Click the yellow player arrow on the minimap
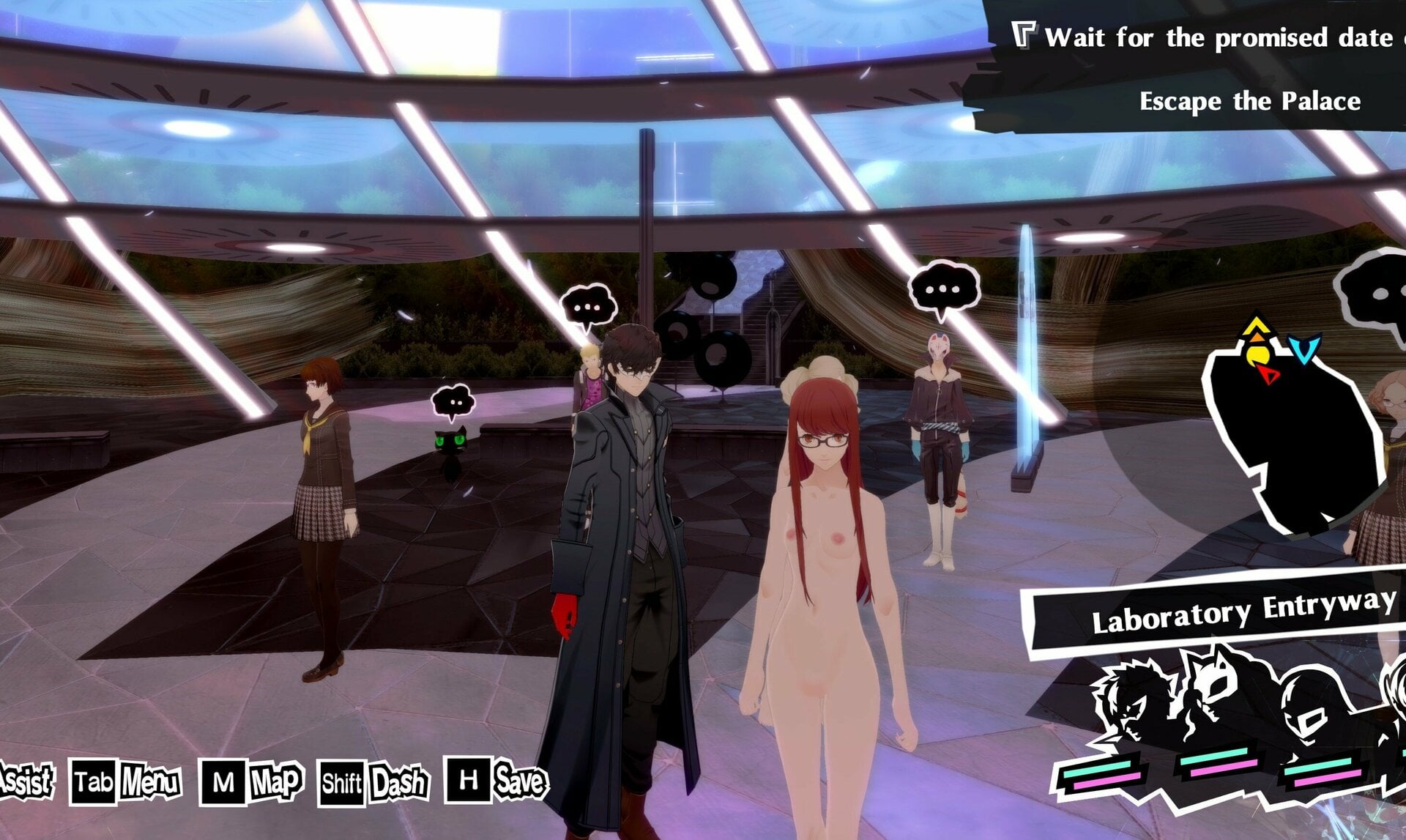The height and width of the screenshot is (840, 1406). pos(1256,326)
